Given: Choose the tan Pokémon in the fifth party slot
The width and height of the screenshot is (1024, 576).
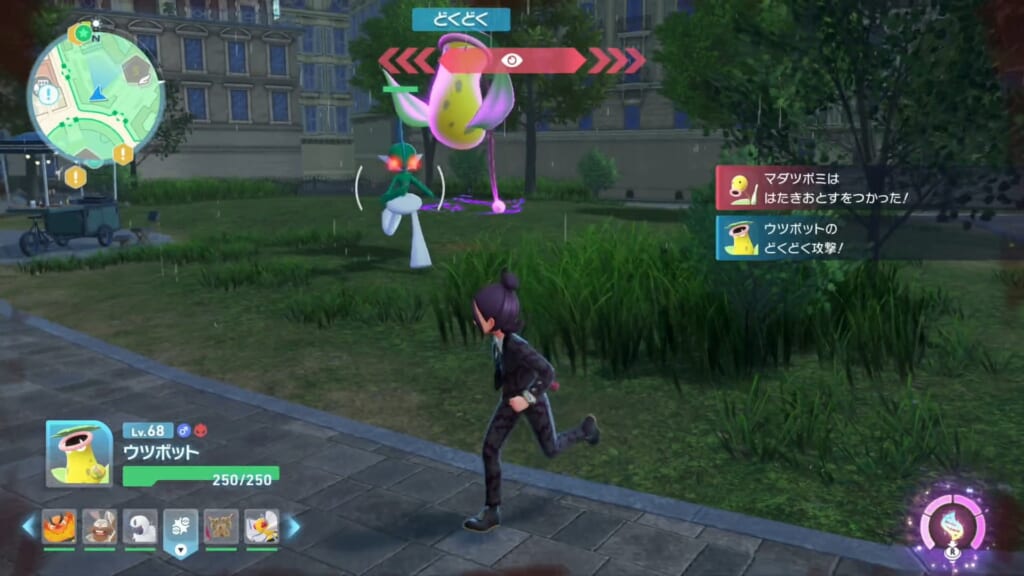Looking at the screenshot, I should 221,526.
